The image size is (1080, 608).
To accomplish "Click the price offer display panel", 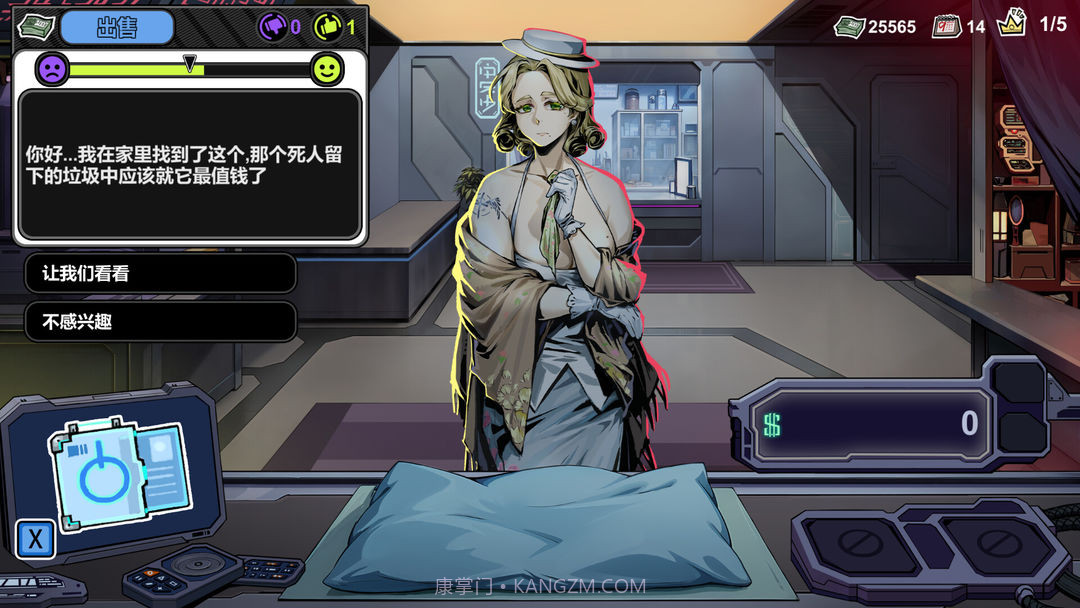I will pos(870,424).
